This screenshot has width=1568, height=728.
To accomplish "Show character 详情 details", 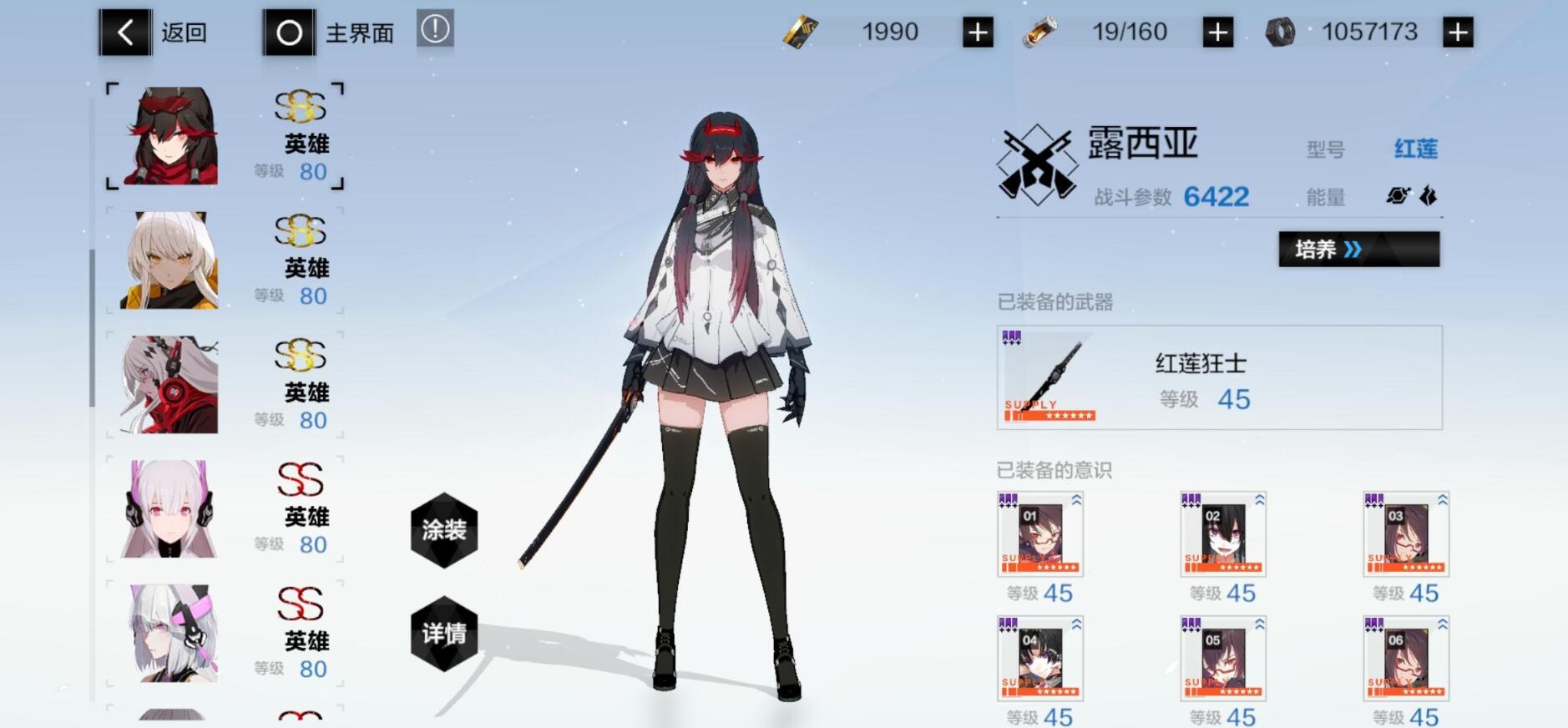I will click(x=444, y=634).
